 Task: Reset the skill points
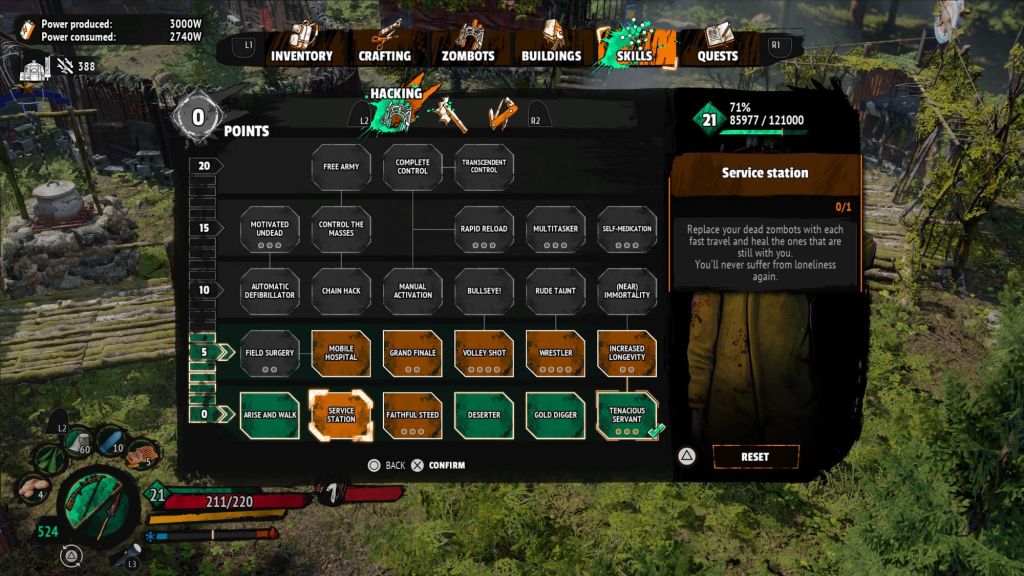[755, 457]
